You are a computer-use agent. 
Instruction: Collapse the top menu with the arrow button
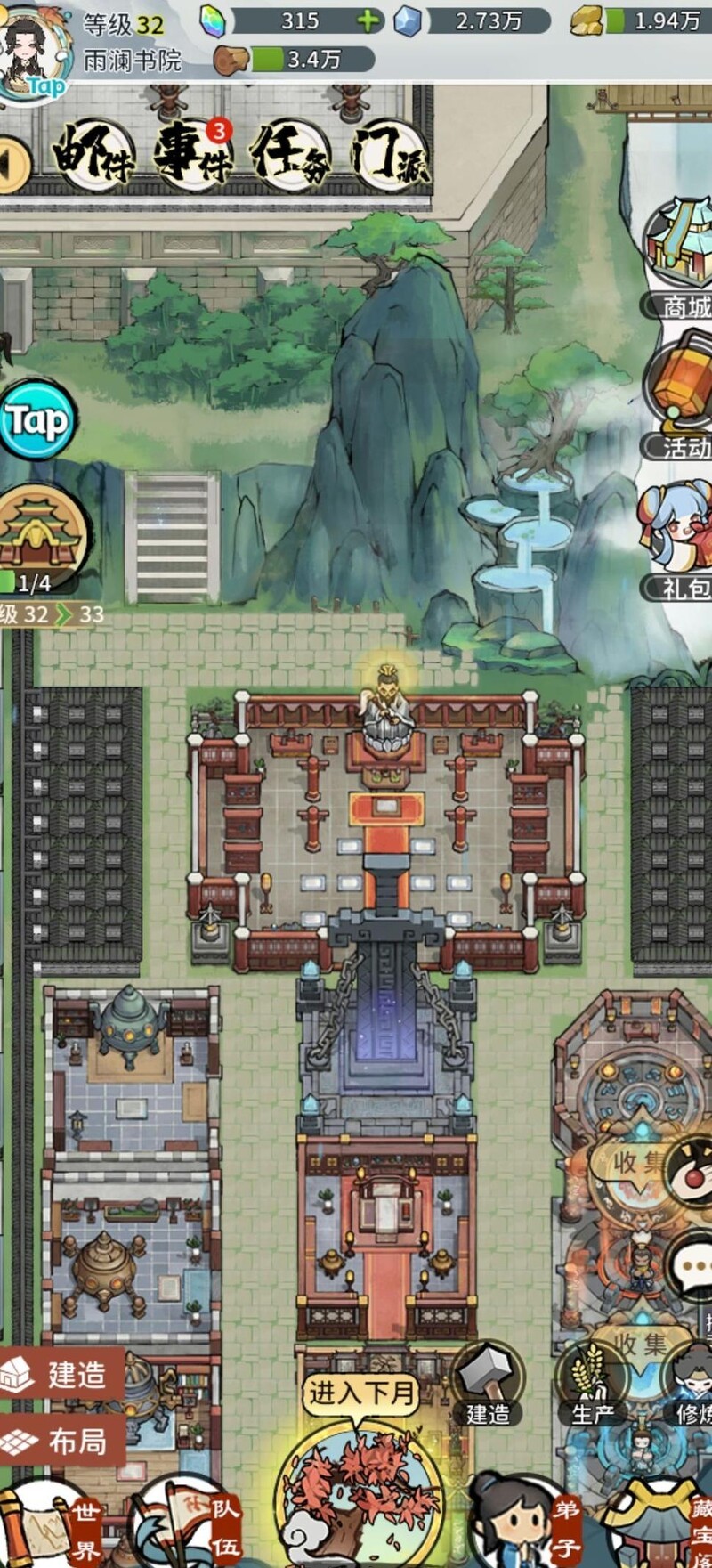pos(14,163)
